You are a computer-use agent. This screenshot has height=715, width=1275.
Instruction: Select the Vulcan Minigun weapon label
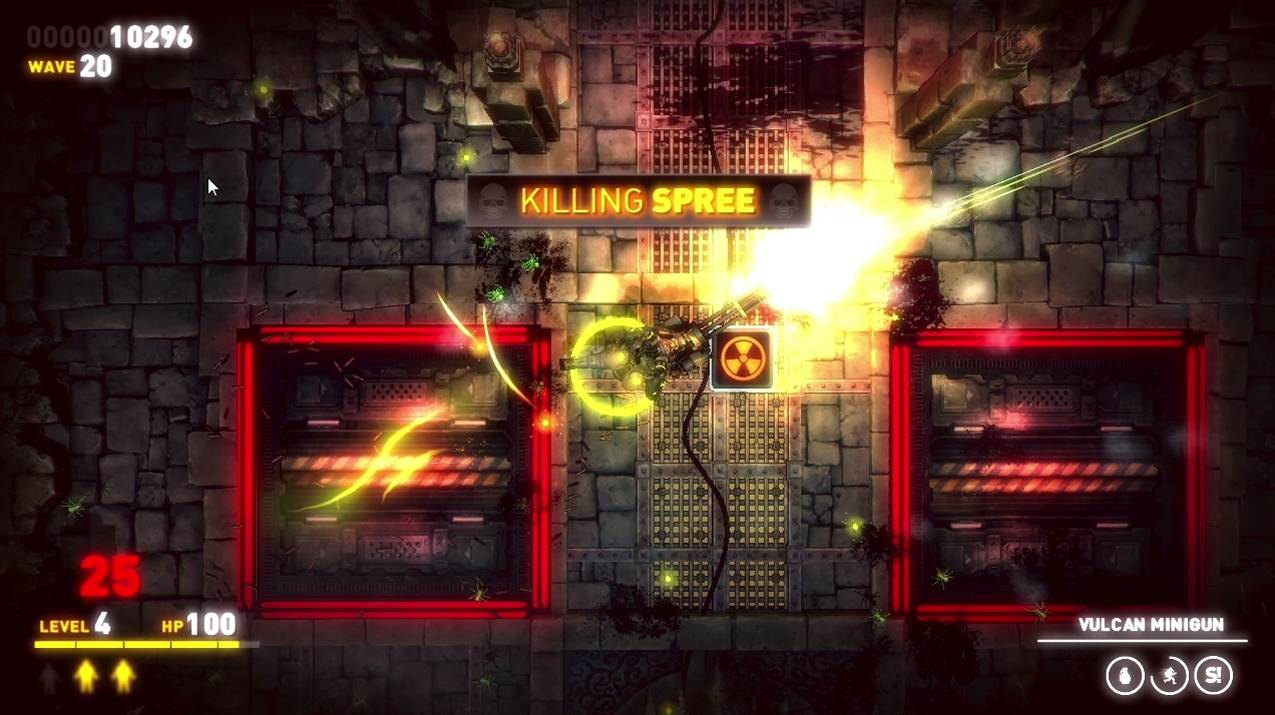tap(1150, 625)
